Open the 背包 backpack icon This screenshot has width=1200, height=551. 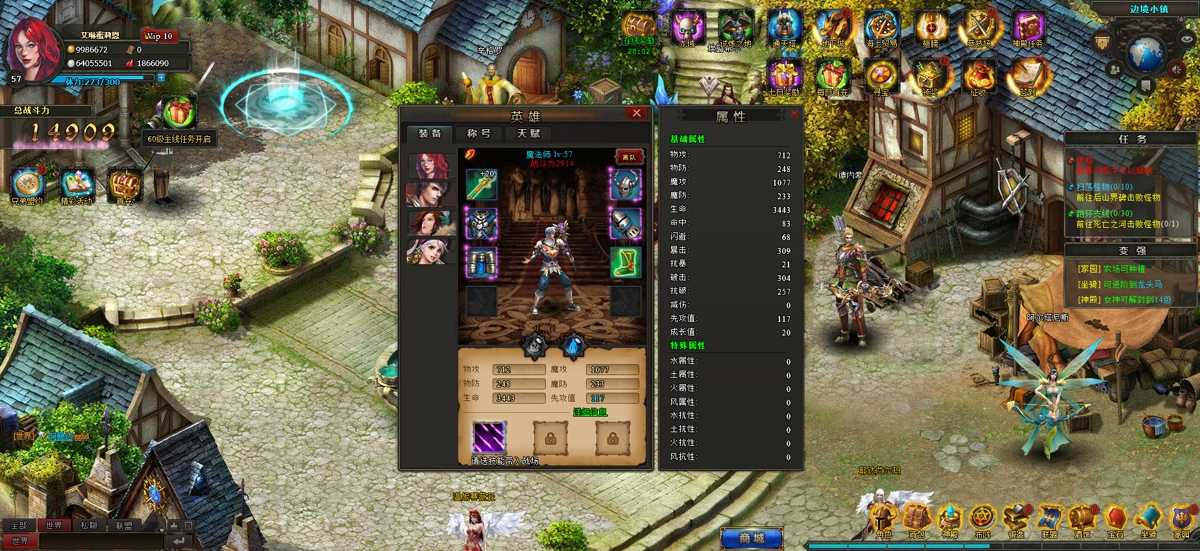(x=914, y=518)
